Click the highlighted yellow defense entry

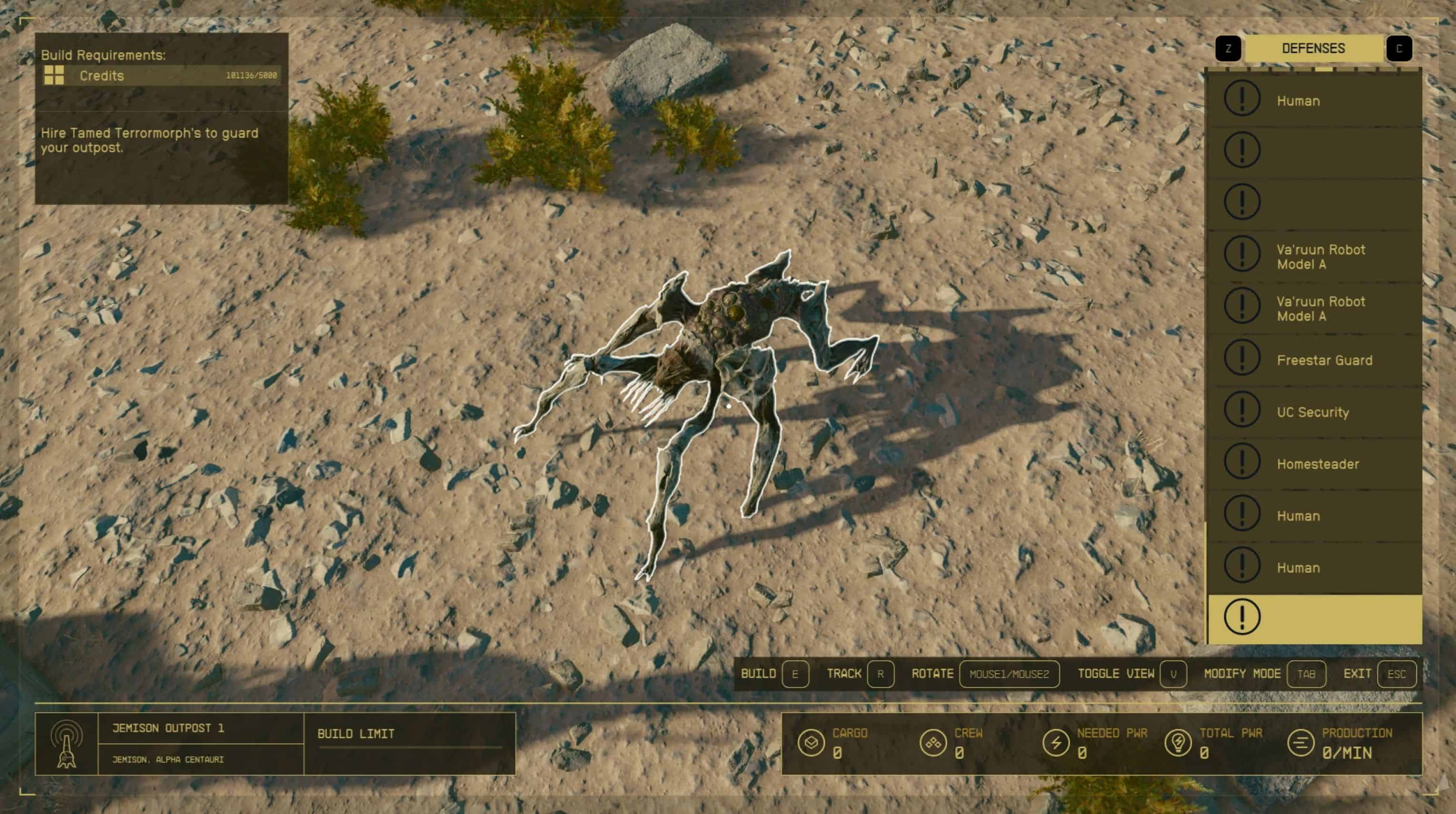1314,617
